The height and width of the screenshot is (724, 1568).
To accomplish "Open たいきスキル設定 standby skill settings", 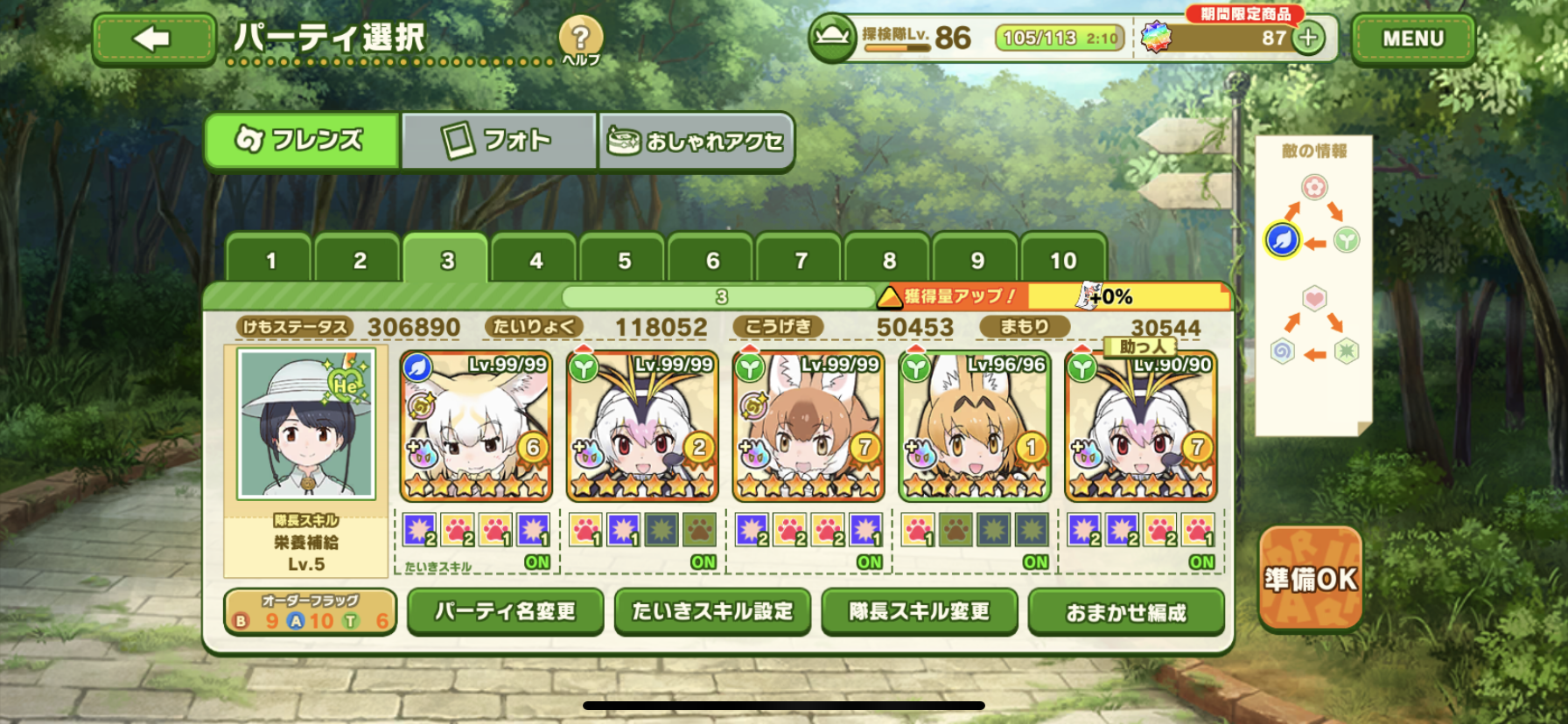I will tap(712, 611).
